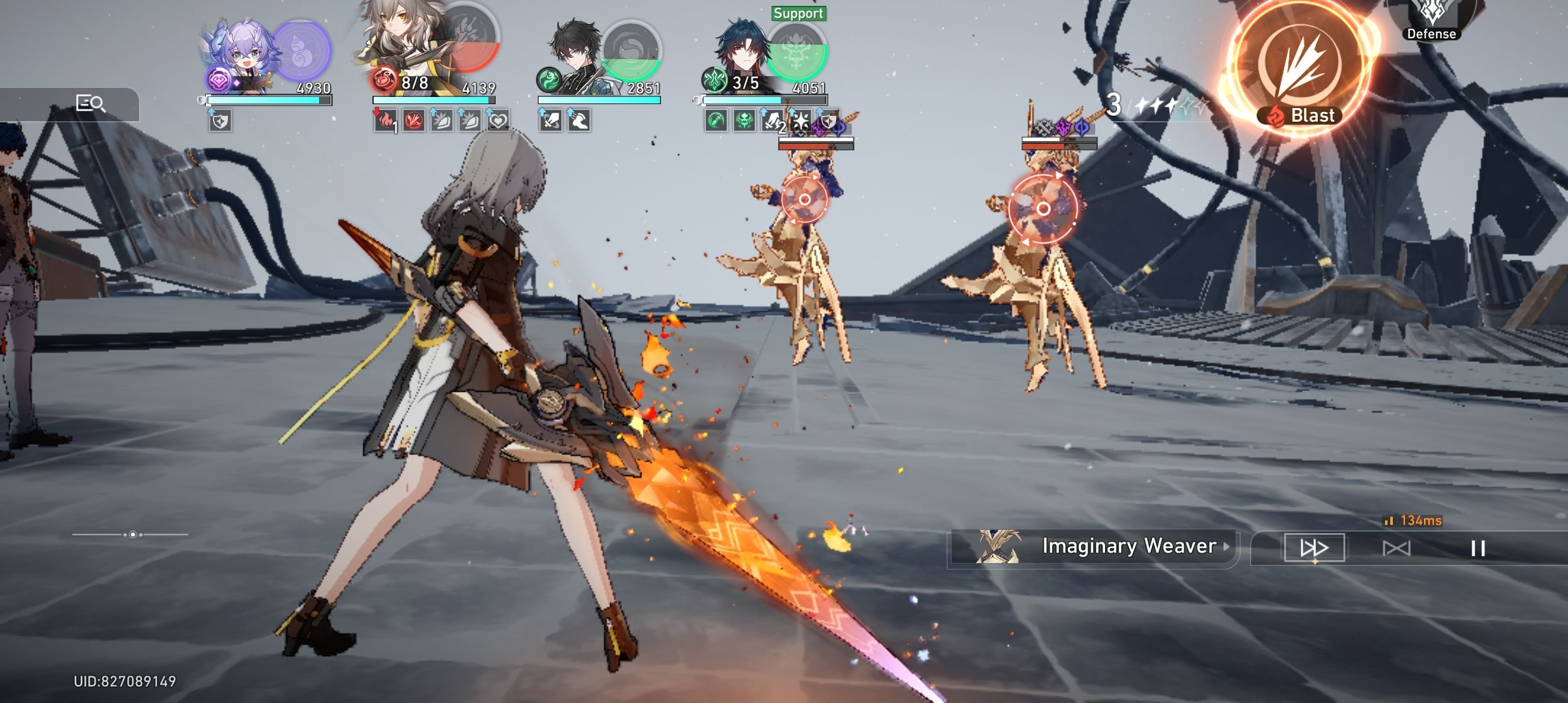This screenshot has width=1568, height=703.
Task: Click the Support tag above Blade
Action: [x=799, y=12]
